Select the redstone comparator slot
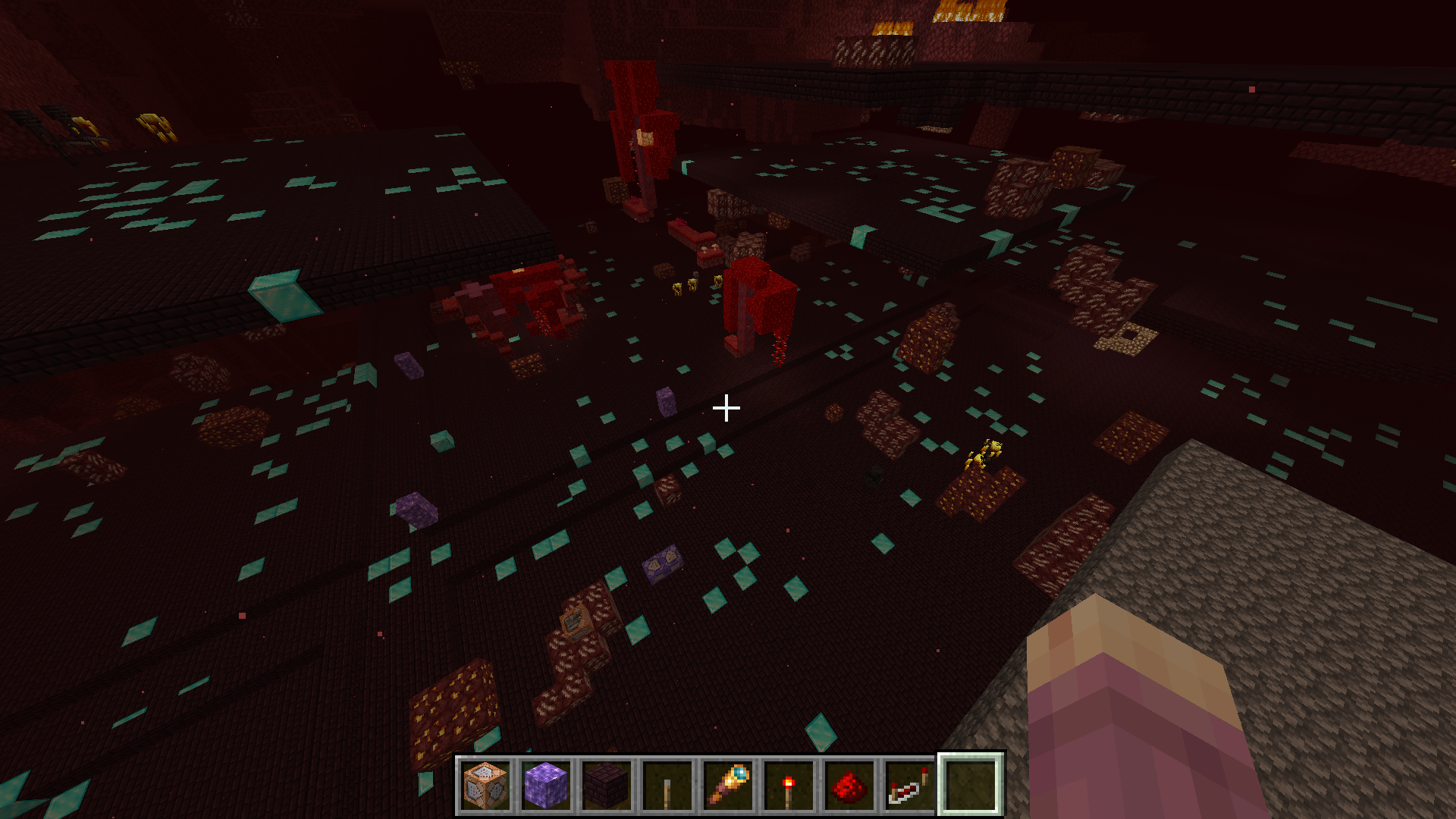The height and width of the screenshot is (819, 1456). (910, 785)
